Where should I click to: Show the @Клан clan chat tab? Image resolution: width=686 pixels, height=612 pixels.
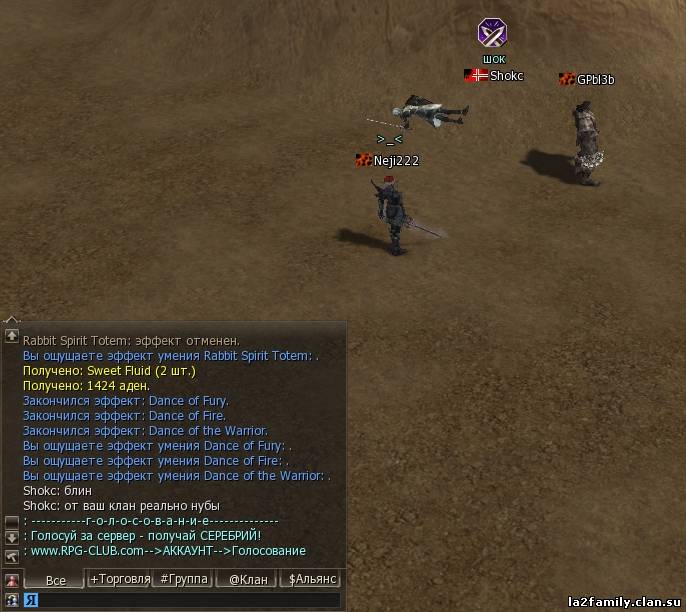(247, 579)
